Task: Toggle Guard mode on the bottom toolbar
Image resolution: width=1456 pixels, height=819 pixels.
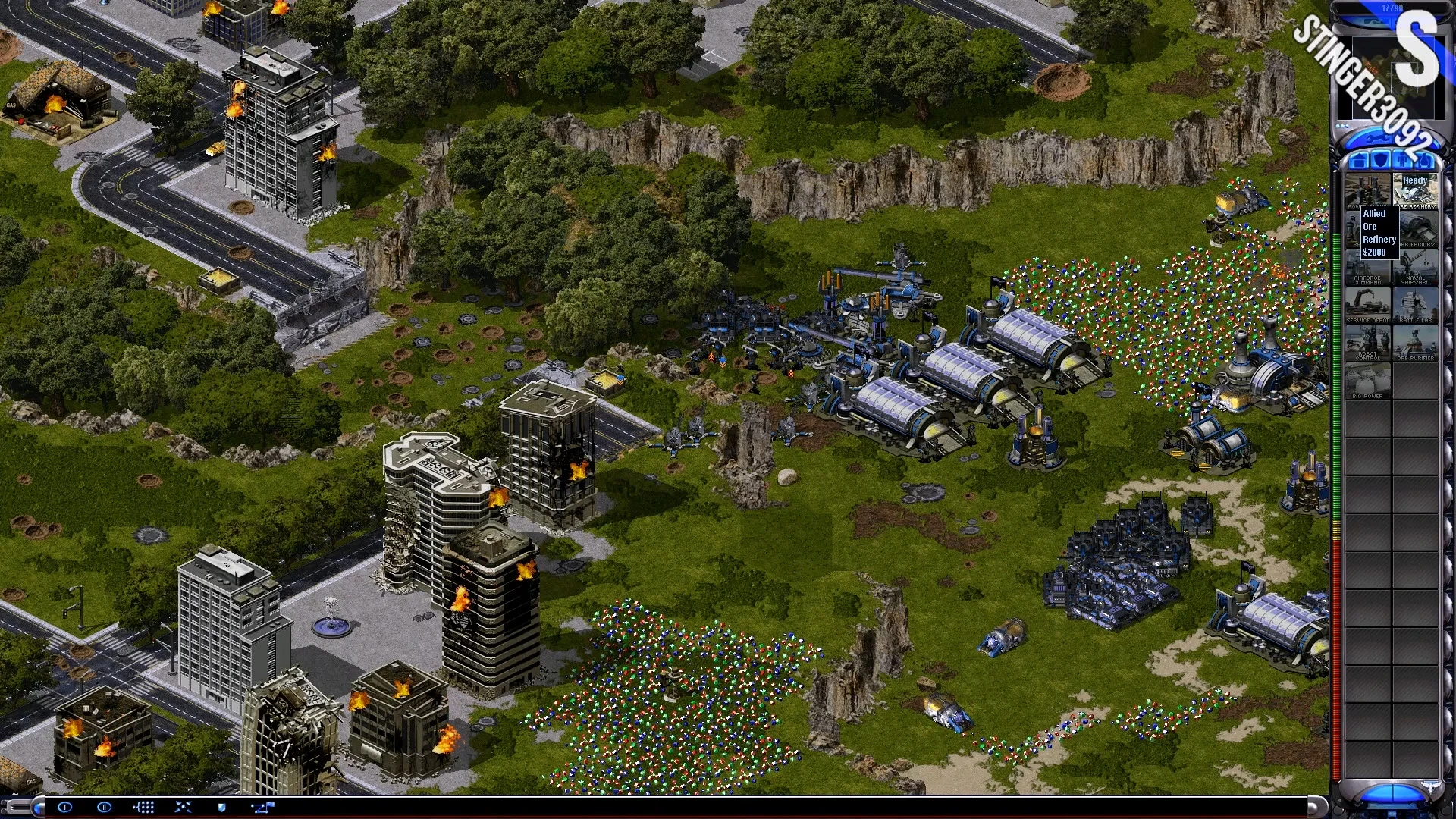Action: pyautogui.click(x=221, y=807)
